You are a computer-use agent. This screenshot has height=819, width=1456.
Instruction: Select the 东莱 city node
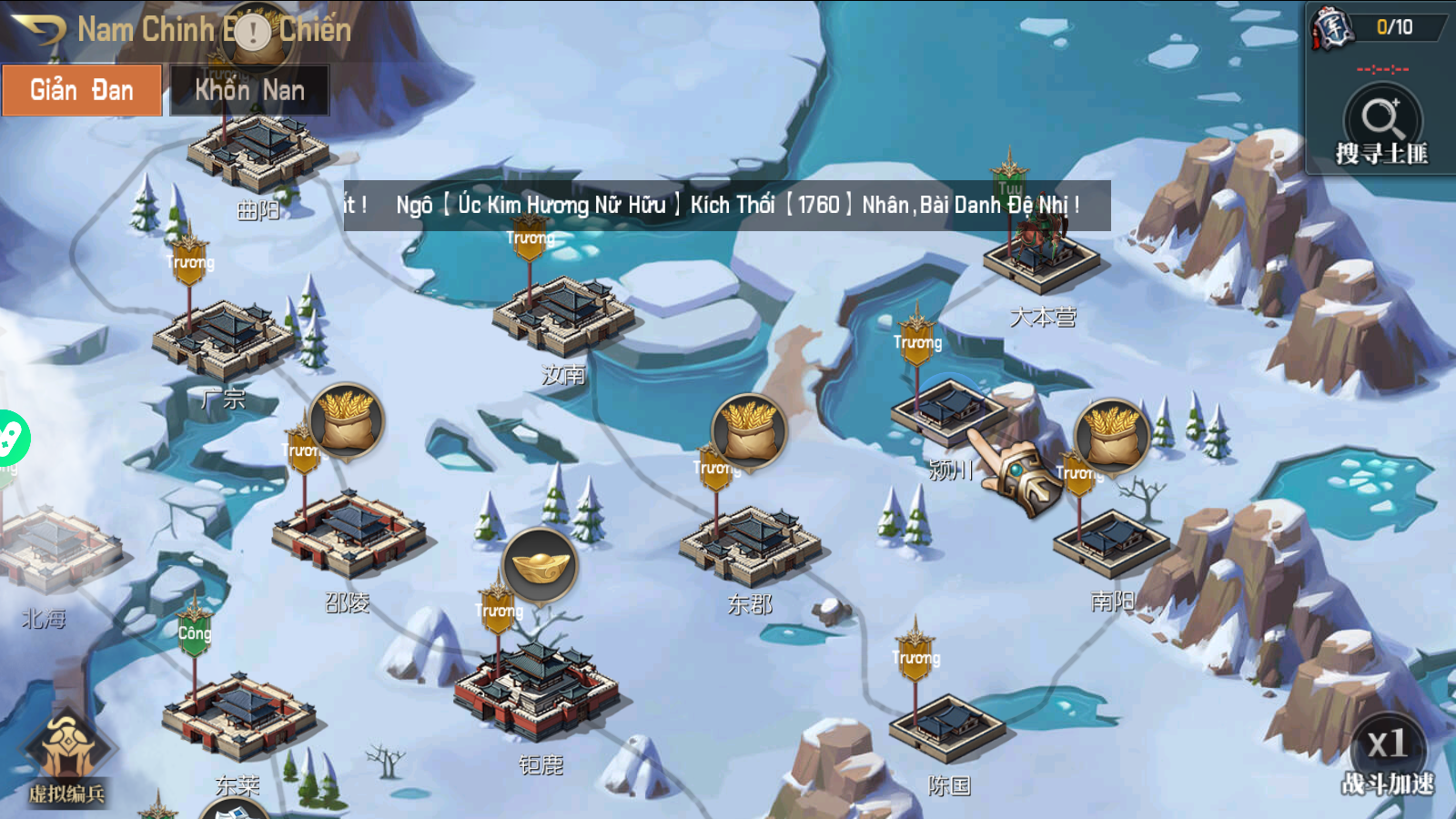pyautogui.click(x=238, y=716)
